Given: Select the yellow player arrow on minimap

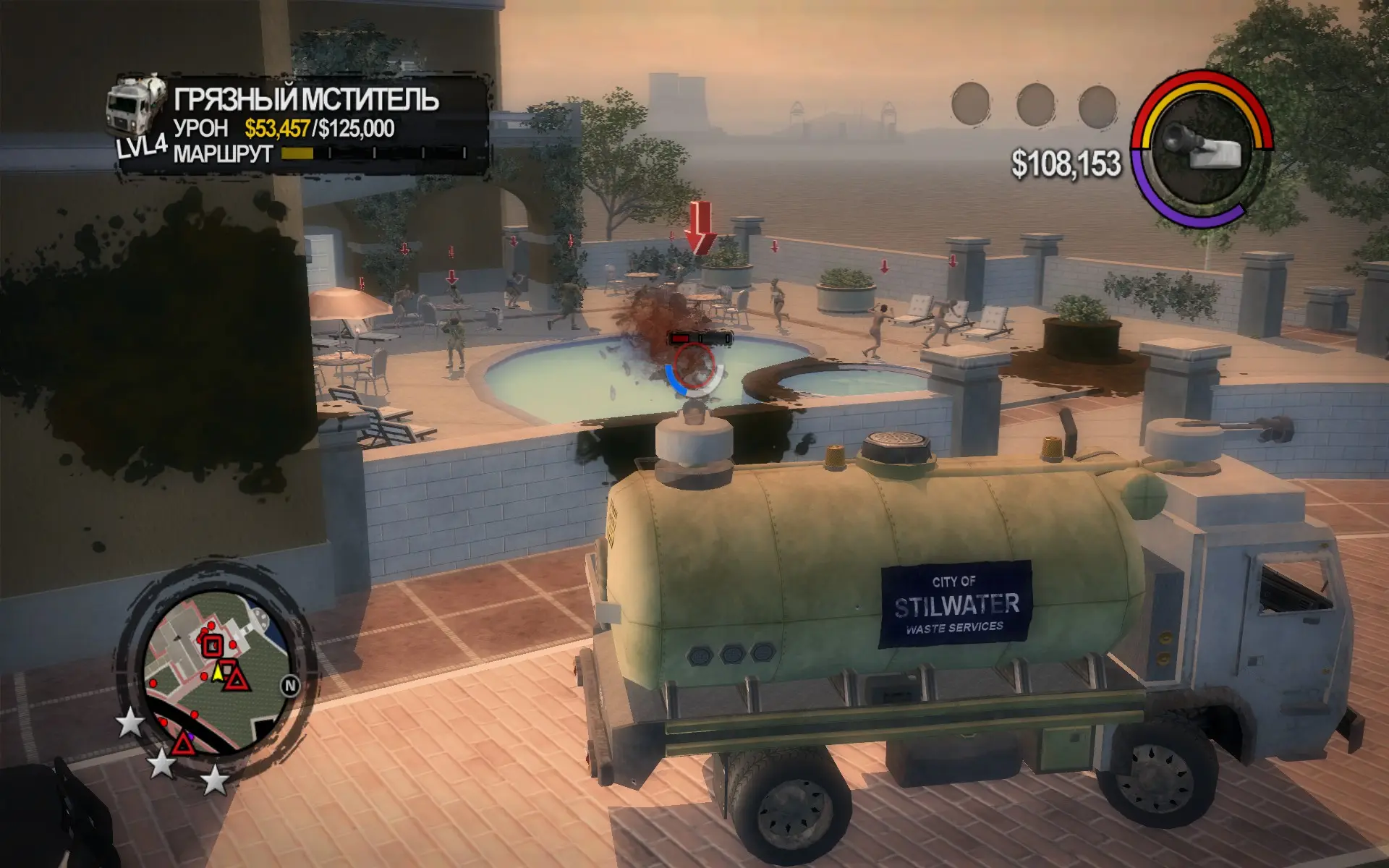Looking at the screenshot, I should [x=217, y=673].
